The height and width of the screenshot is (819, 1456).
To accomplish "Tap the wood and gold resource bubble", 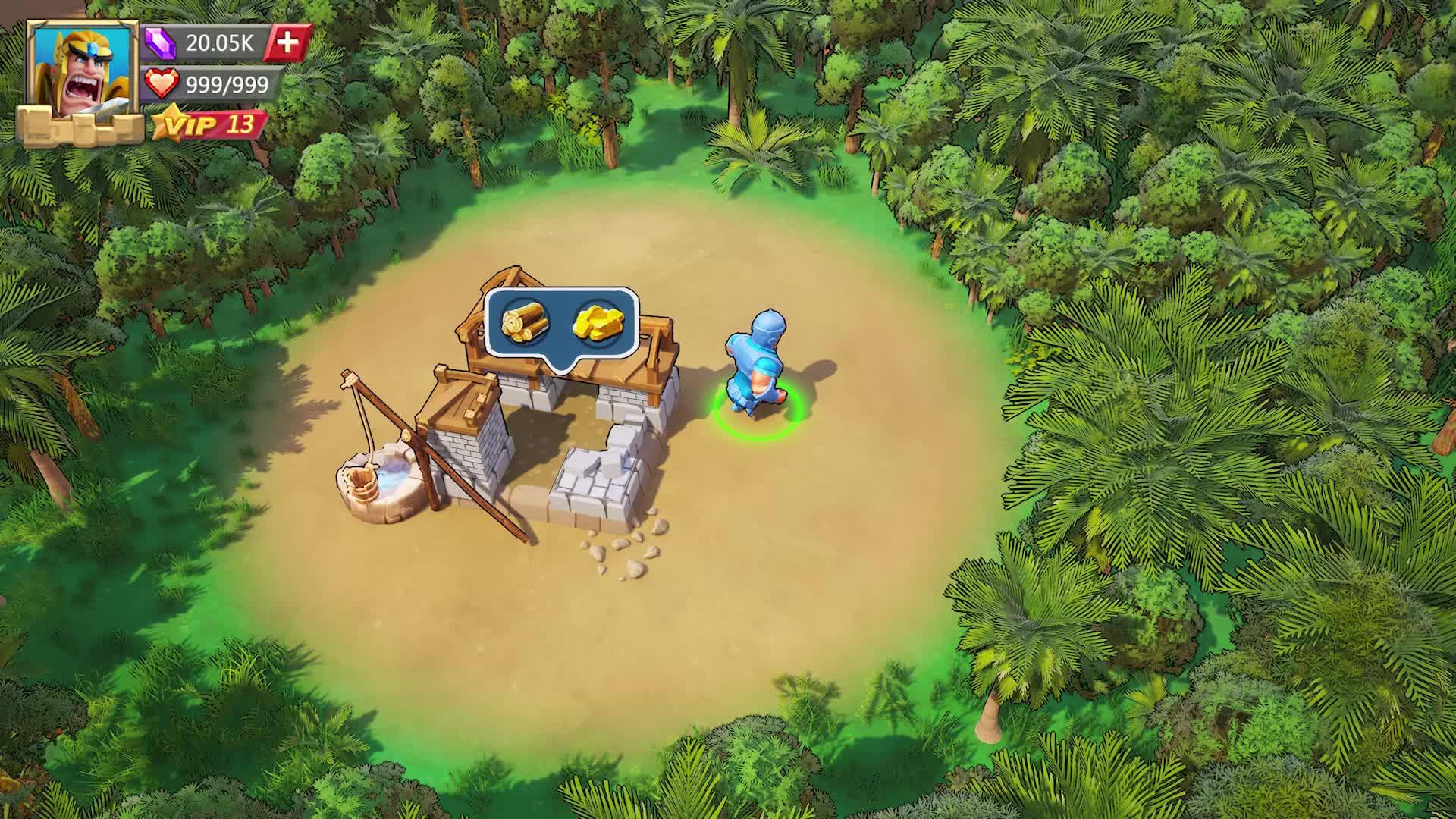I will pyautogui.click(x=561, y=323).
